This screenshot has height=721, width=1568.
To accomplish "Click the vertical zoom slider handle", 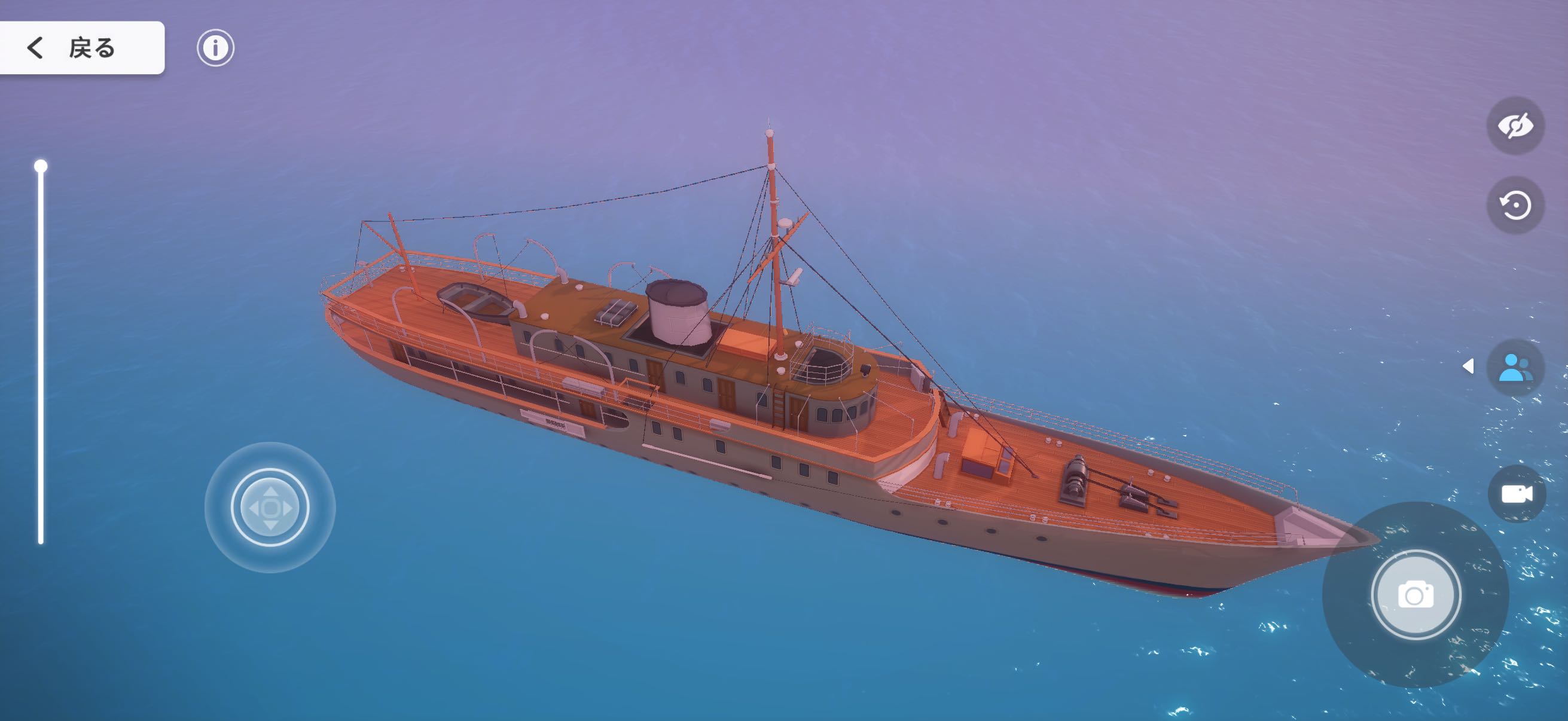I will (x=41, y=166).
